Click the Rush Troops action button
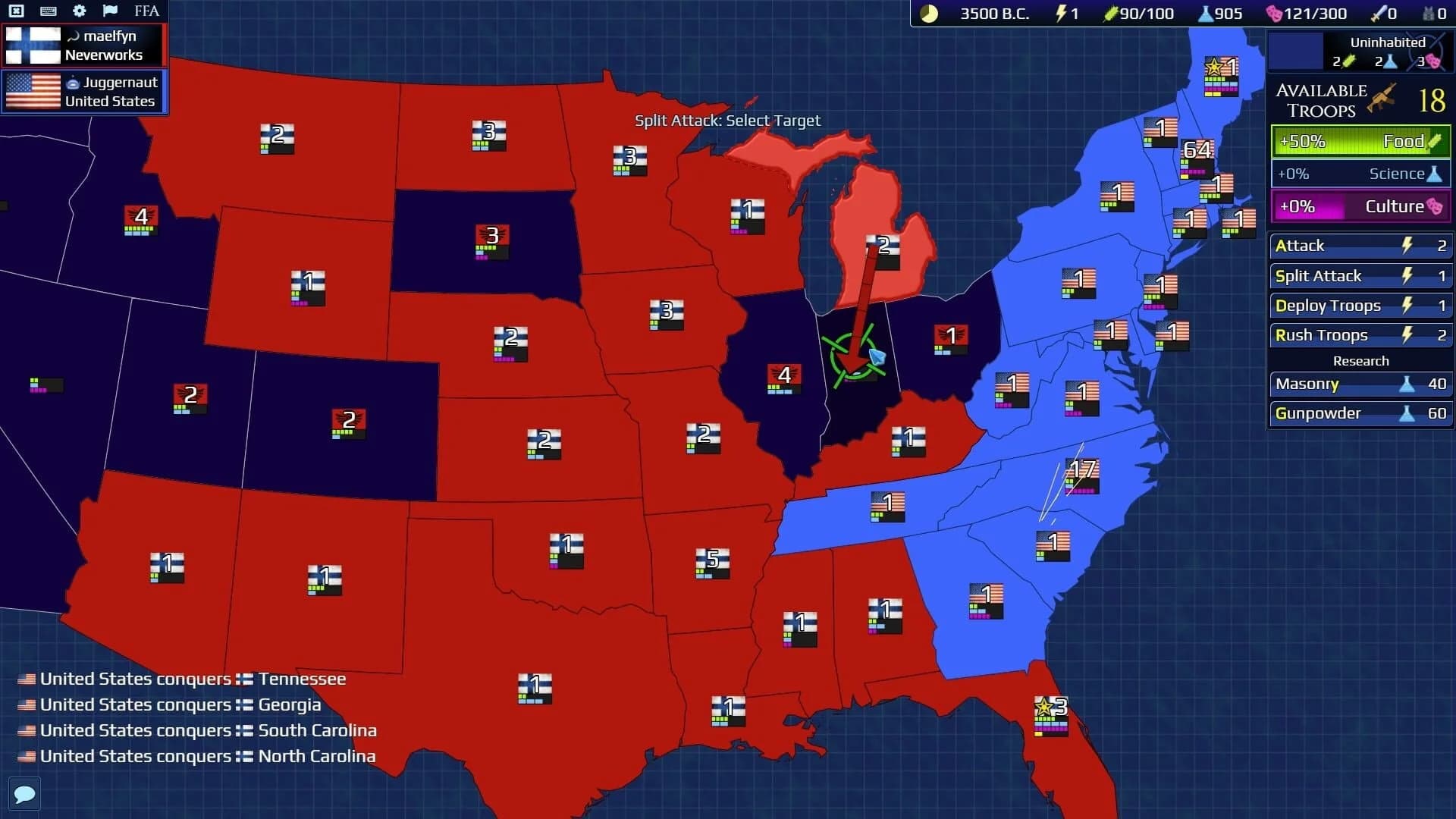The width and height of the screenshot is (1456, 819). pos(1360,334)
